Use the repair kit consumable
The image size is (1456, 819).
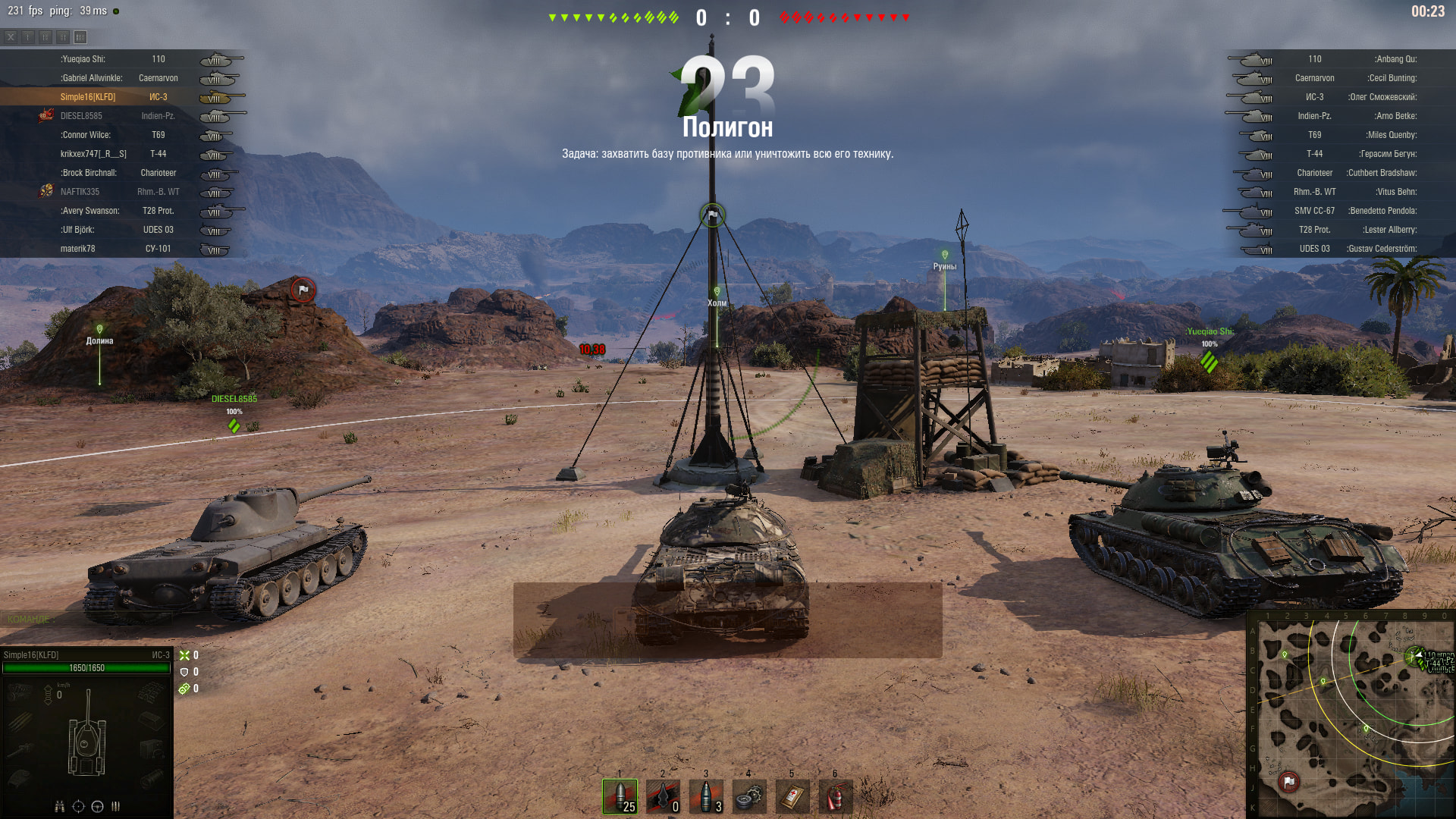click(x=749, y=796)
